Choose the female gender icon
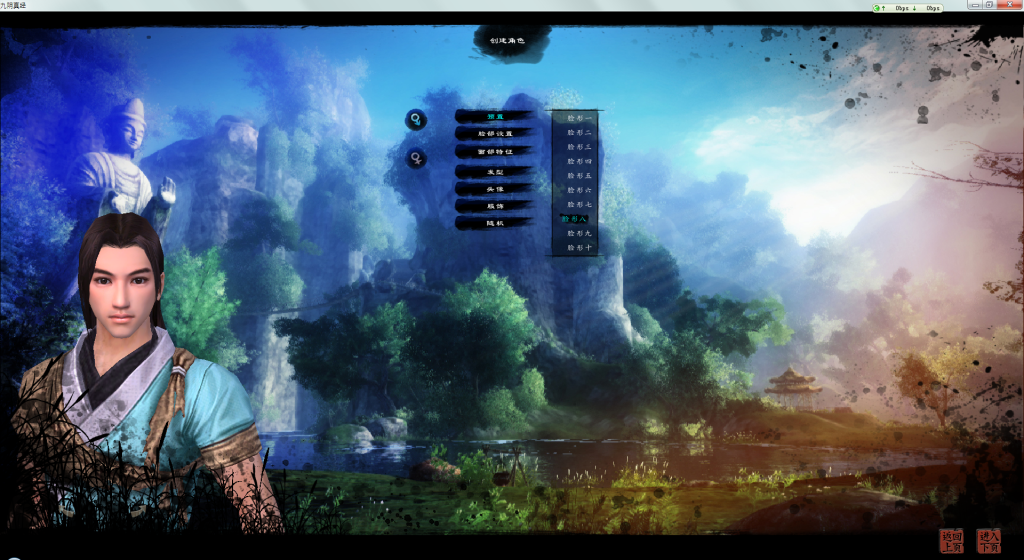 point(415,158)
